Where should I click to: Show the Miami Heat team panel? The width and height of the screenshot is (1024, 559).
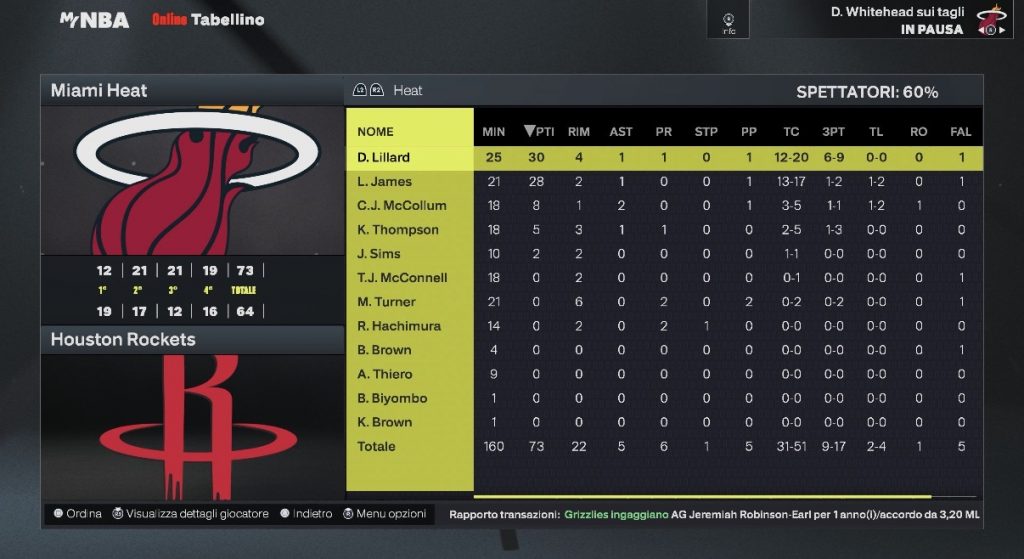tap(192, 91)
